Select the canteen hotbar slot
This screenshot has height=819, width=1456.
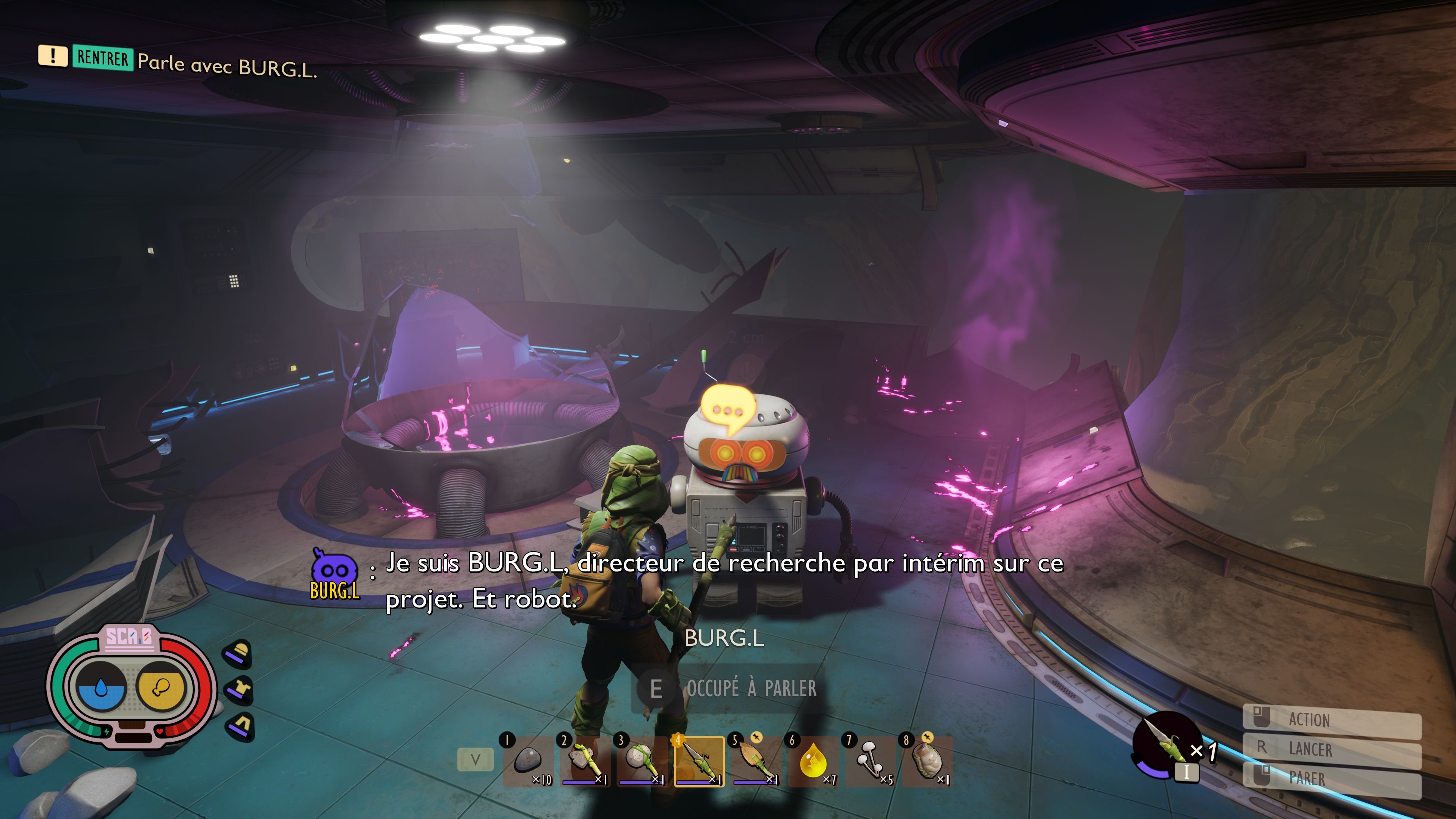(x=927, y=760)
